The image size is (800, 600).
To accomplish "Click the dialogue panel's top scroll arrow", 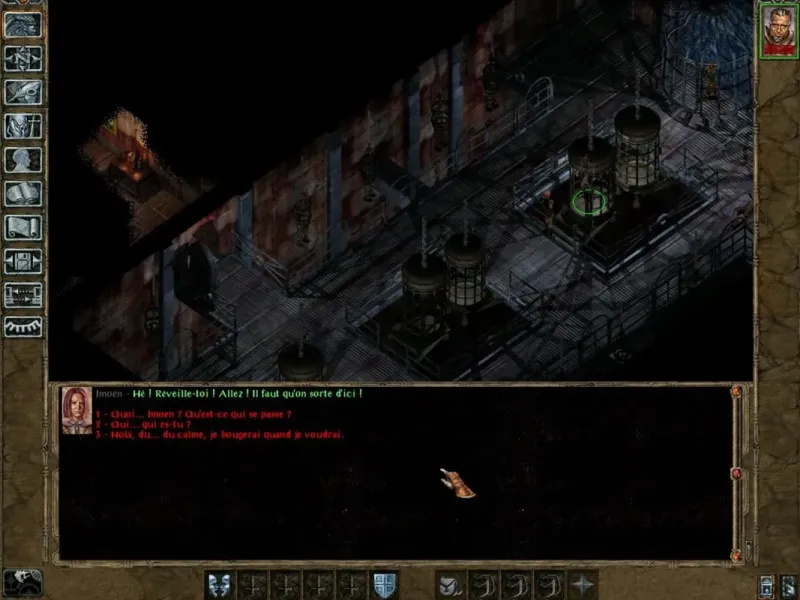I will (738, 393).
